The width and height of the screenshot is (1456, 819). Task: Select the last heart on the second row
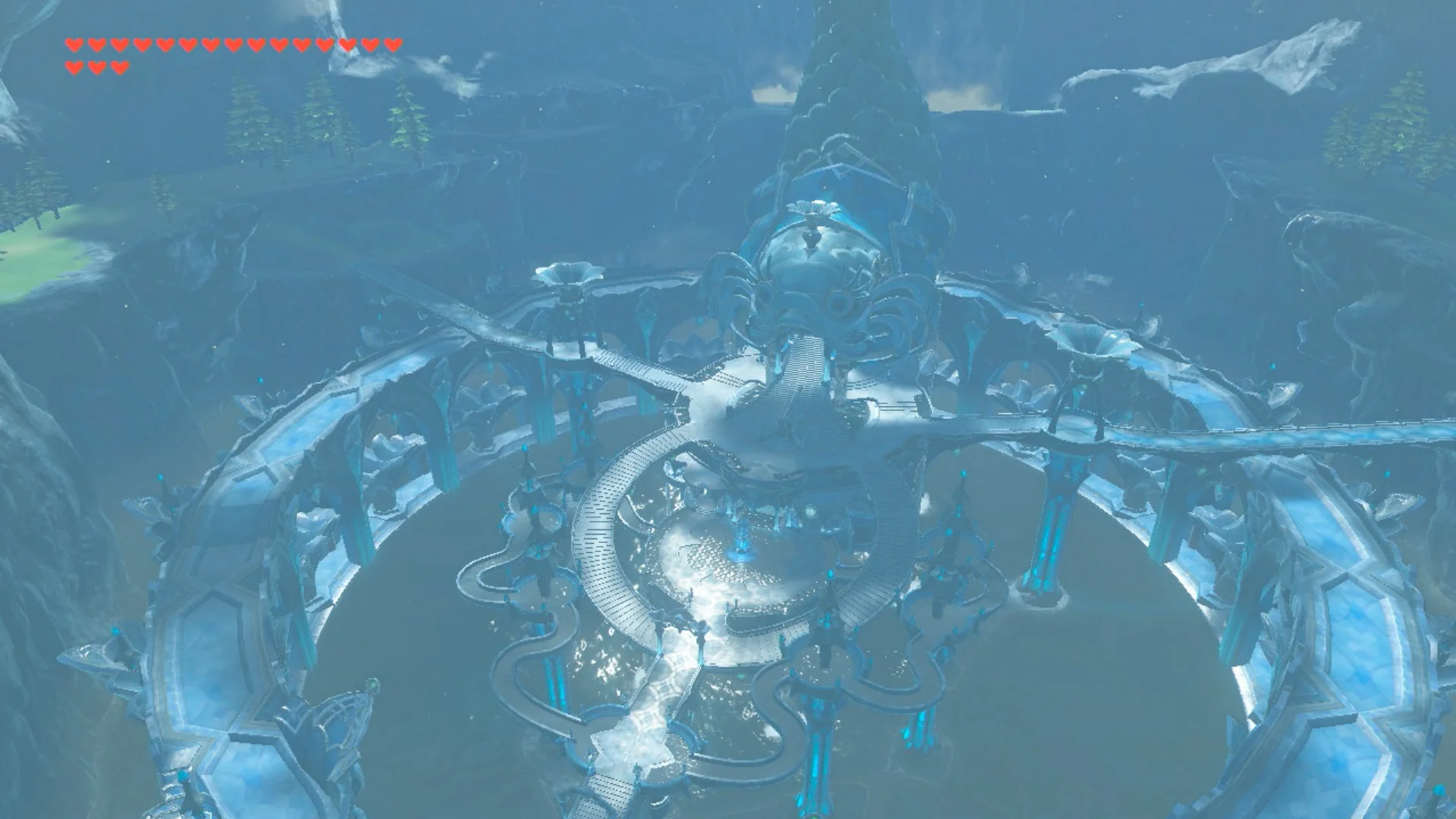point(120,67)
